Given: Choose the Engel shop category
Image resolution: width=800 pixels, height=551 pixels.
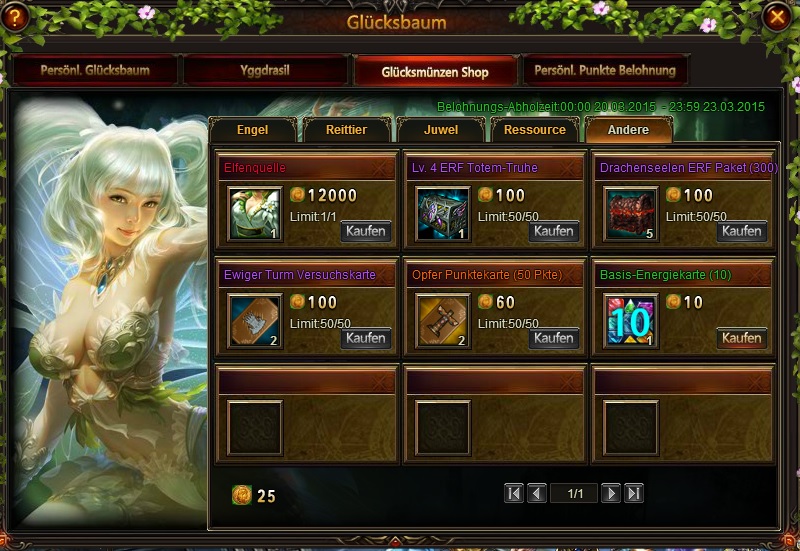Looking at the screenshot, I should (252, 130).
